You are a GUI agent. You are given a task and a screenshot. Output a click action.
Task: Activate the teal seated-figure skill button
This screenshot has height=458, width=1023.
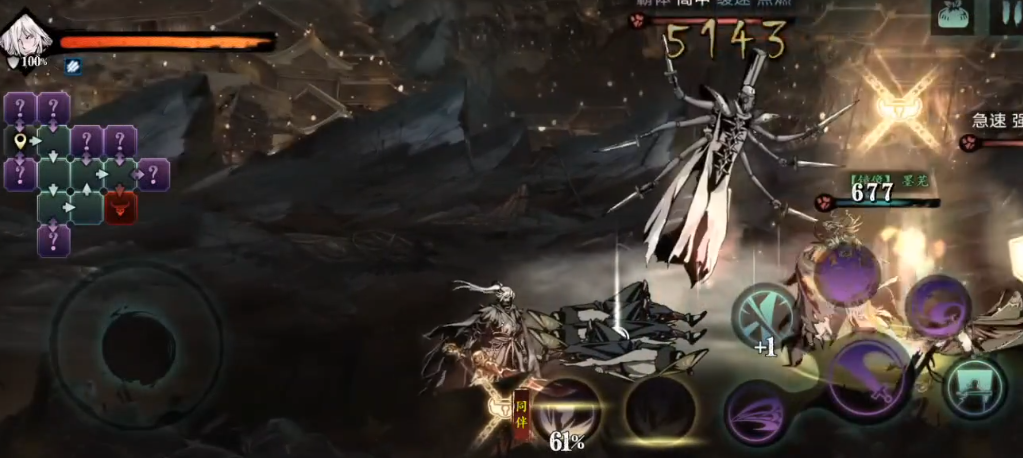tap(973, 387)
